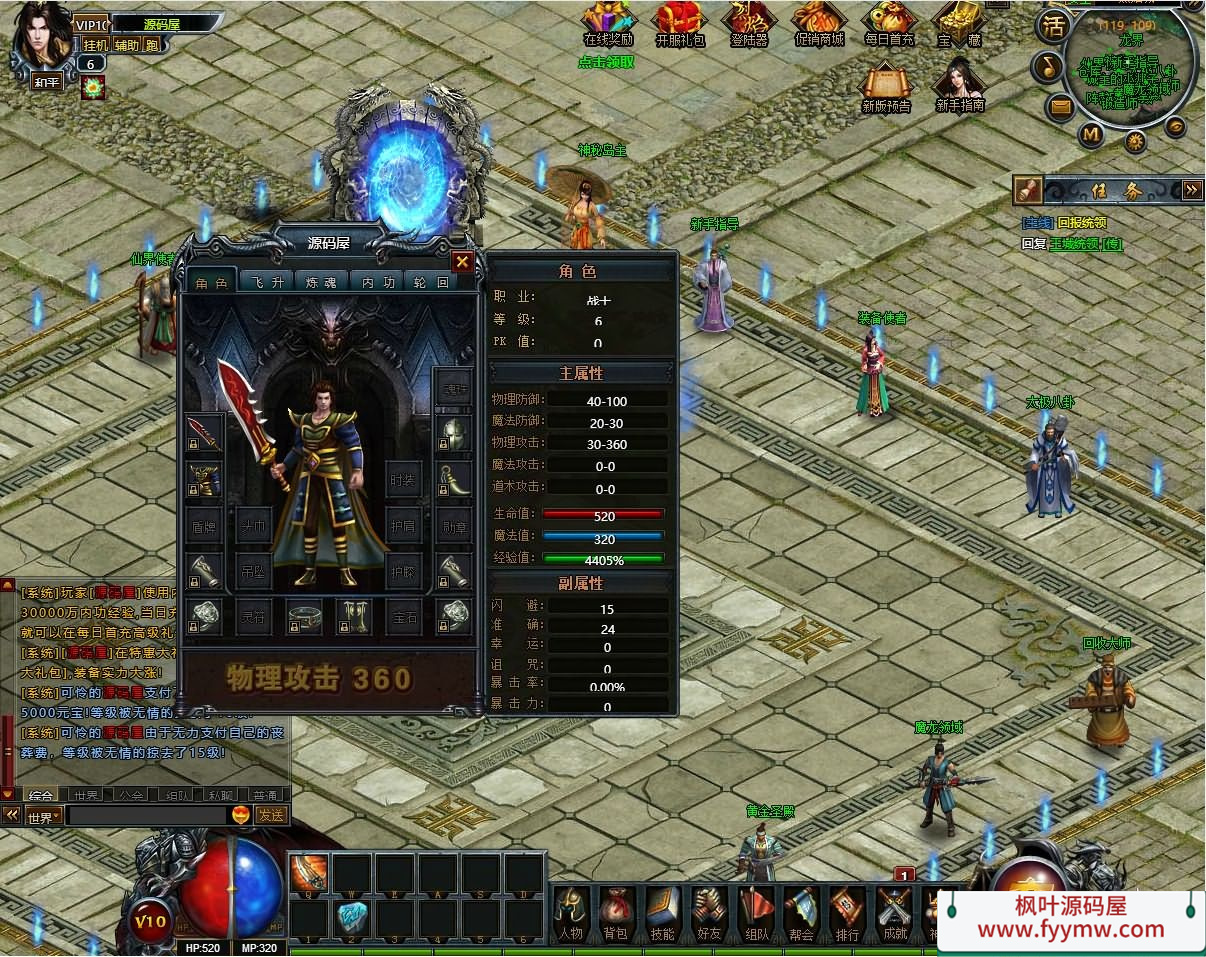
Task: Select the 内功 tab
Action: coord(378,282)
